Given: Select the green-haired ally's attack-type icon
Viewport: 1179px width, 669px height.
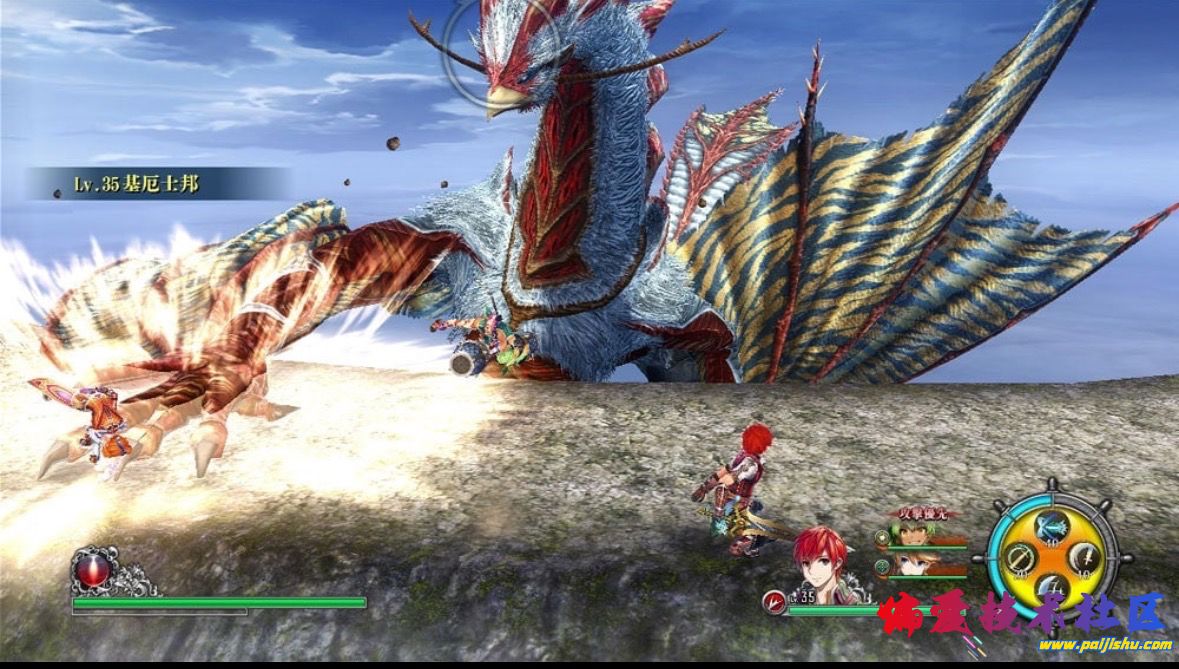Looking at the screenshot, I should click(882, 537).
